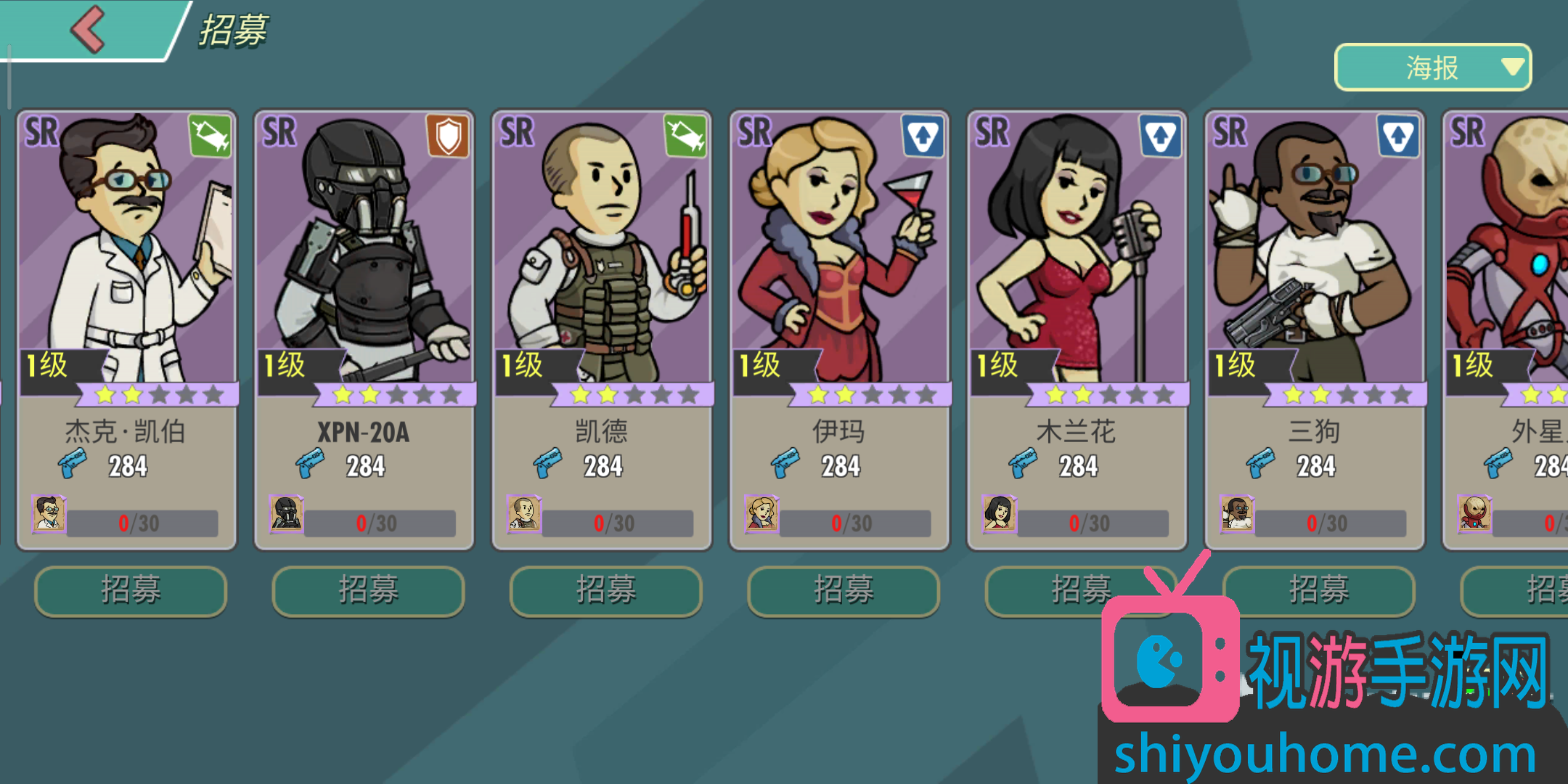This screenshot has height=784, width=1568.
Task: Pick the 伊玛 blonde woman card
Action: point(840,327)
